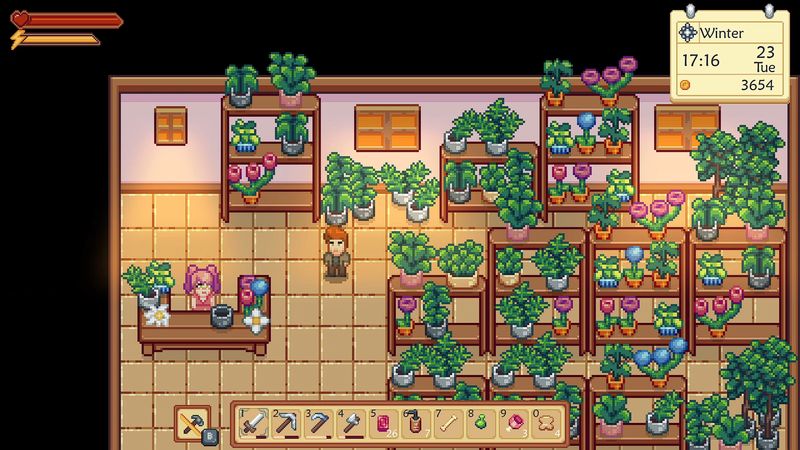
Task: Choose the hoe in hotbar slot 3
Action: [x=318, y=424]
